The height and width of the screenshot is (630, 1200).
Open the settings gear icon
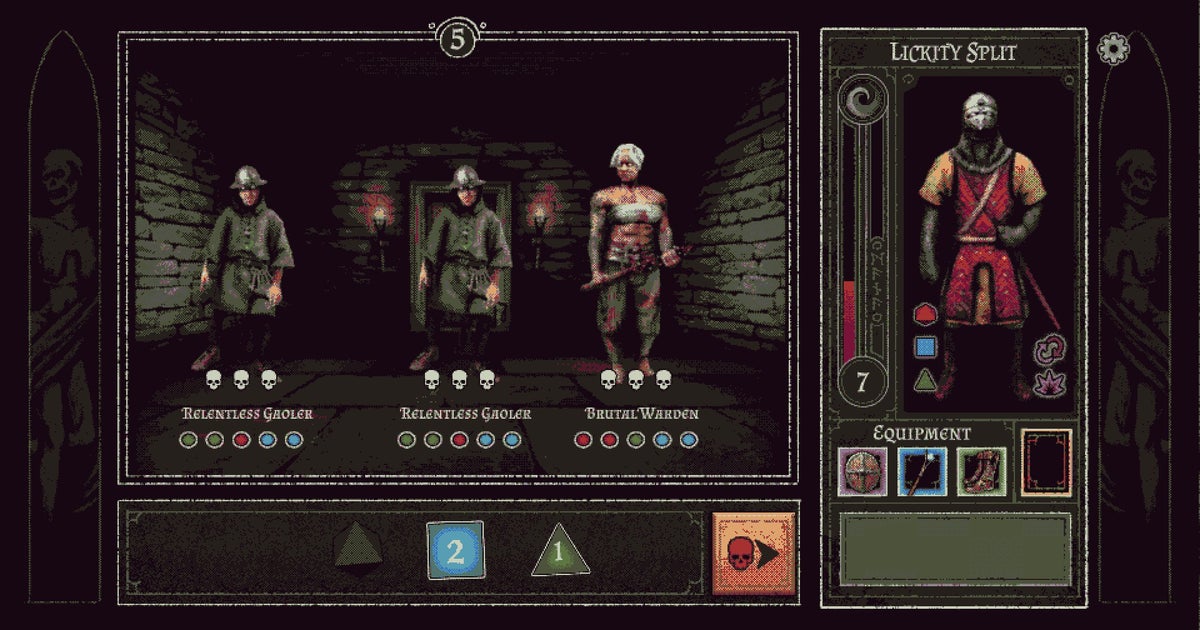[1113, 49]
